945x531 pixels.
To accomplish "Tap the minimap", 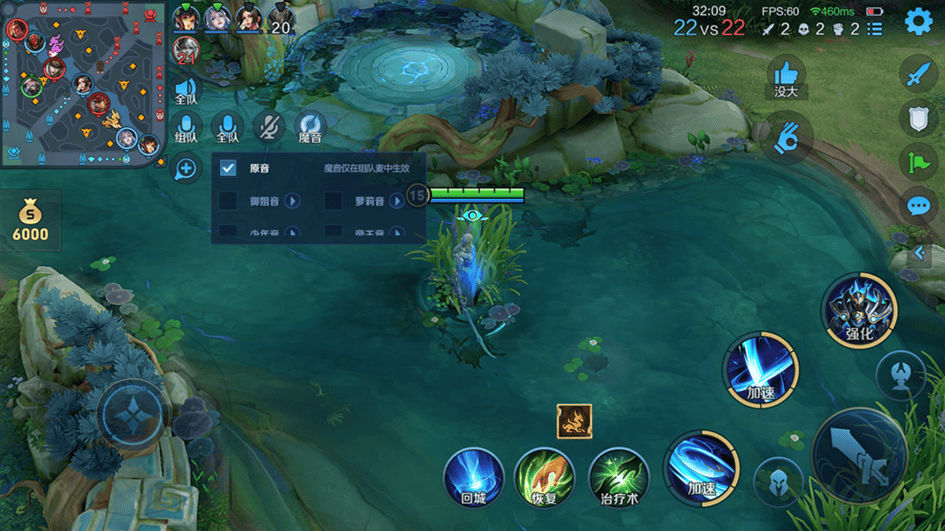I will [82, 82].
